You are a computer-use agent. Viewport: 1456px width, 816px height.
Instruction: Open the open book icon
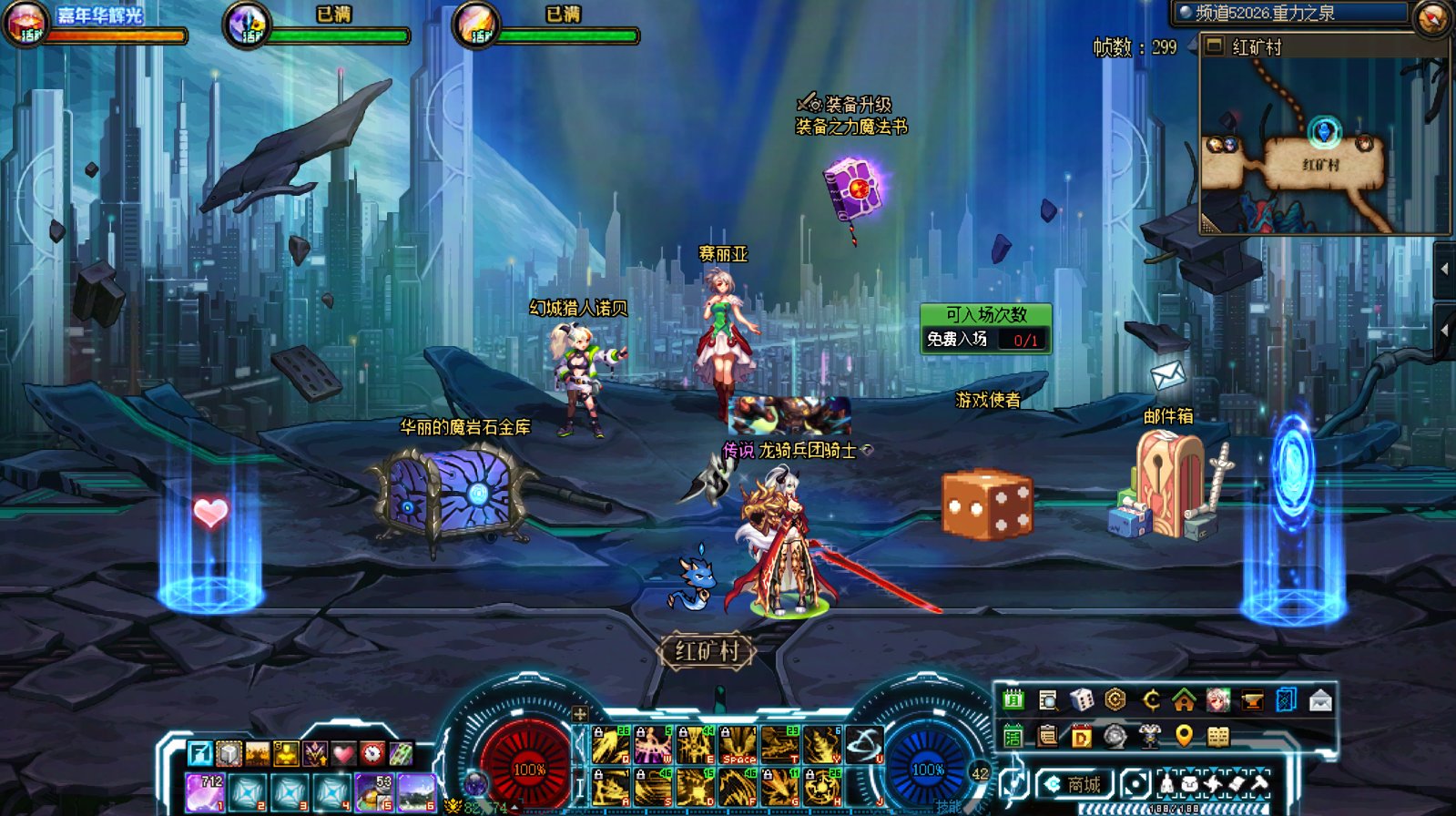coord(1218,736)
